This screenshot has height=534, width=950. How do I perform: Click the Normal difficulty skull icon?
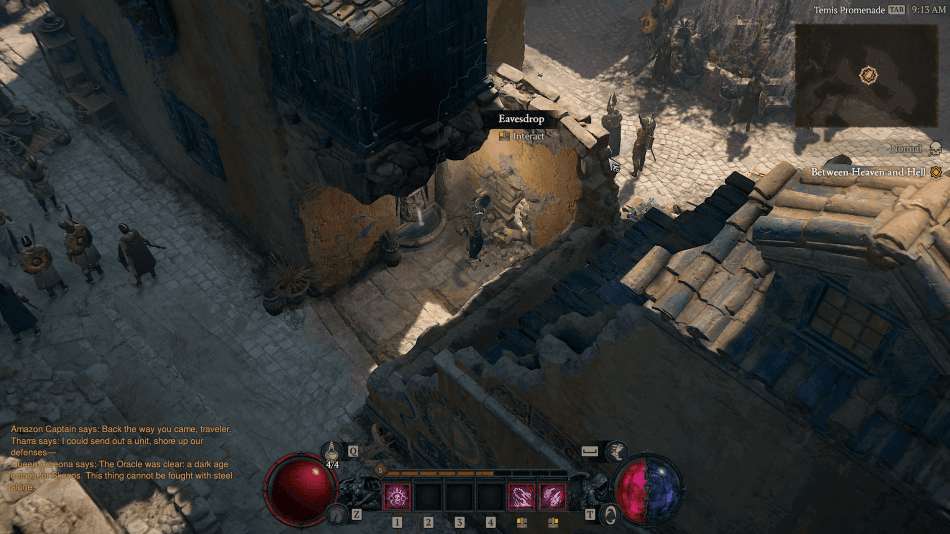[935, 149]
